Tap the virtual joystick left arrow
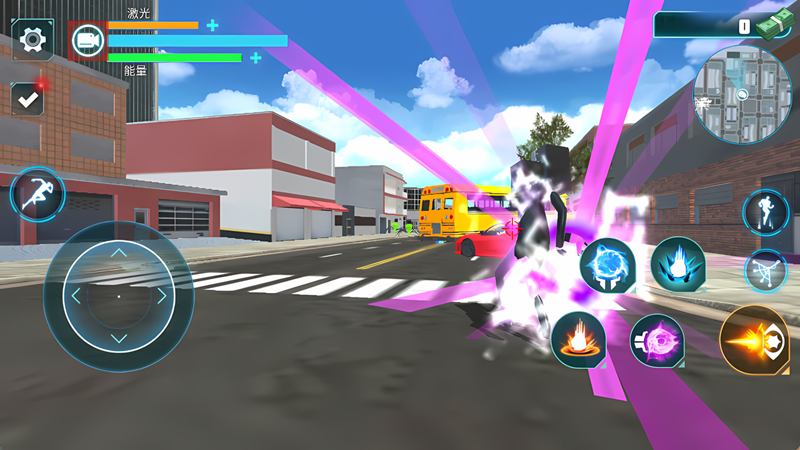Image resolution: width=800 pixels, height=450 pixels. (x=75, y=296)
